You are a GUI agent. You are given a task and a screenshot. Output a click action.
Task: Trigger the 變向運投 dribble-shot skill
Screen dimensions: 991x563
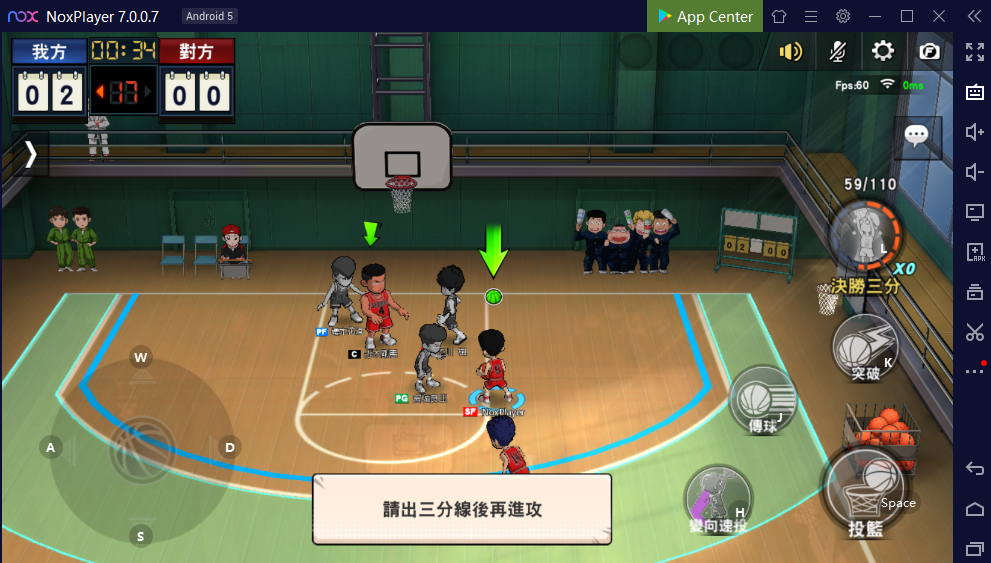click(x=718, y=499)
